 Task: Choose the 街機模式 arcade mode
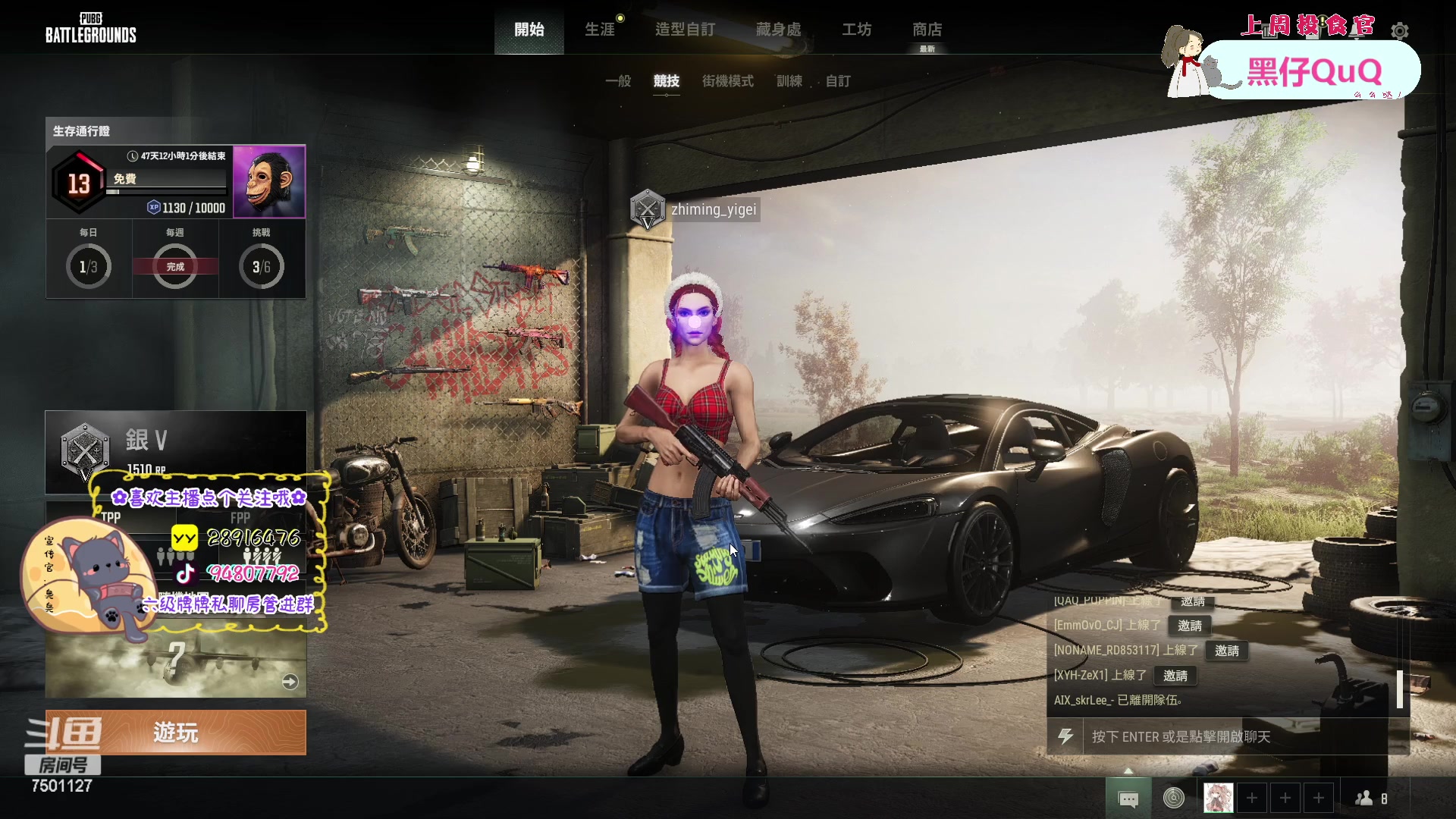[727, 81]
